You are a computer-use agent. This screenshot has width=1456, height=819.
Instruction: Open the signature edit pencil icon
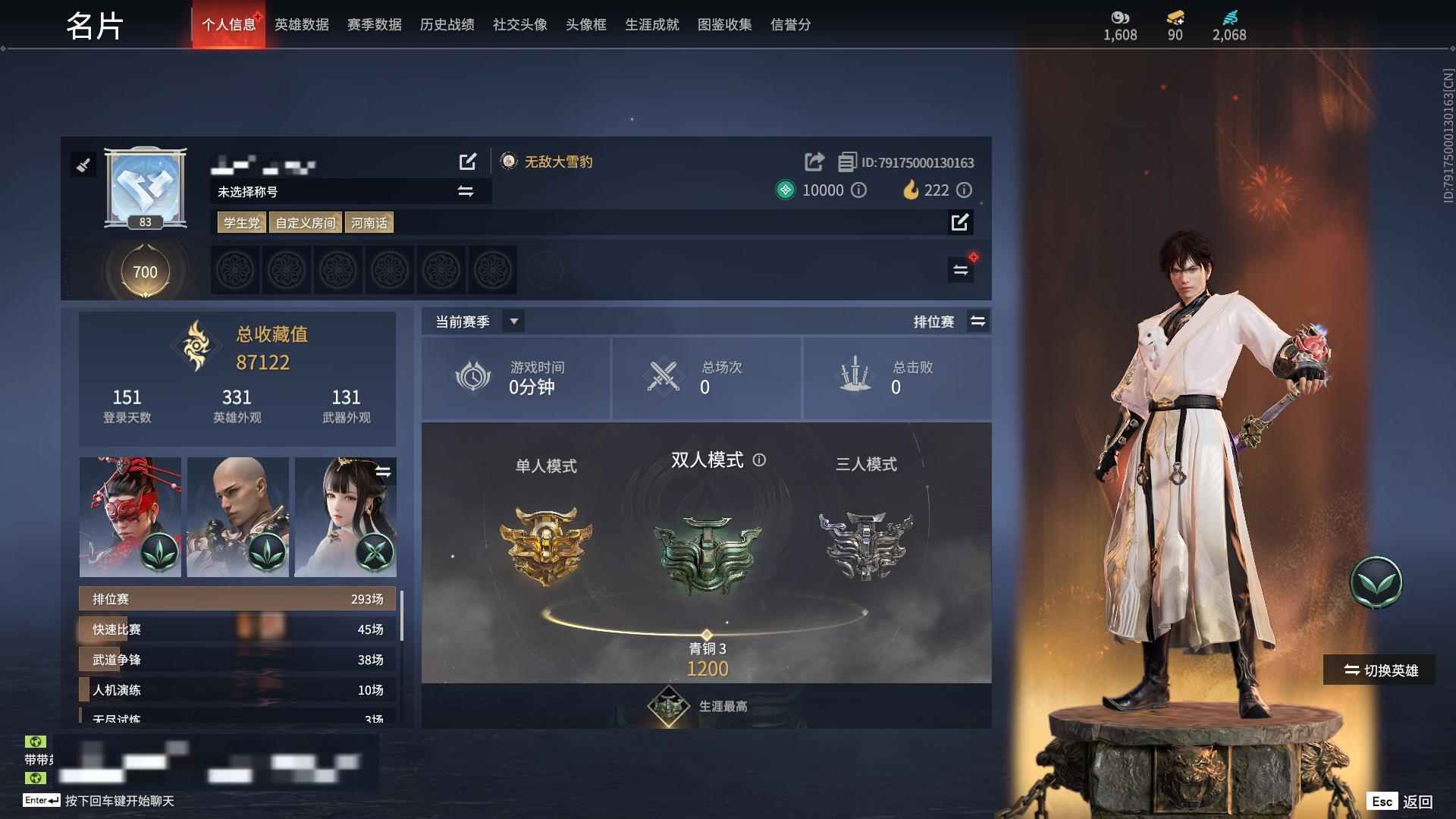click(x=960, y=222)
